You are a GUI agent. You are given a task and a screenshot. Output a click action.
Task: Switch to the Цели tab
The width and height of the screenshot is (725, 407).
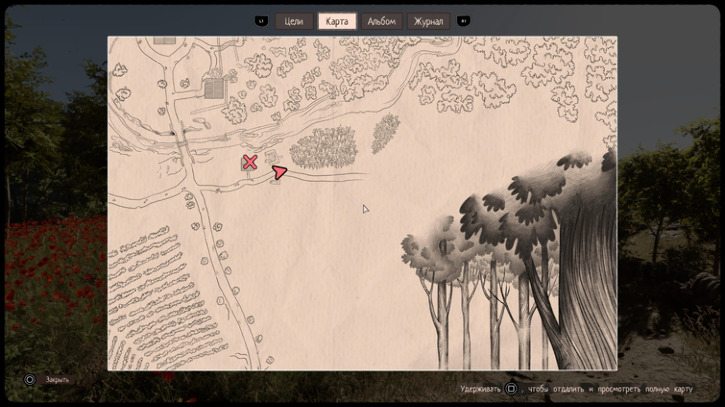(x=294, y=21)
